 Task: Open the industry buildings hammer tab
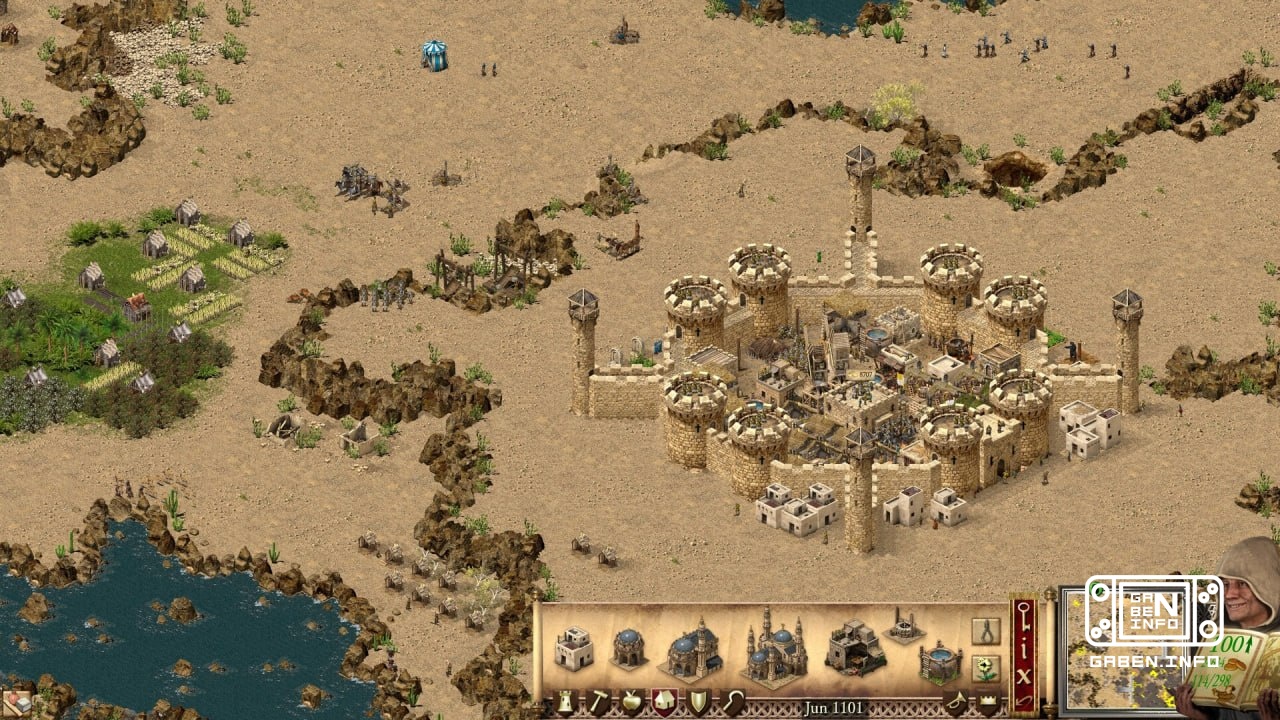601,699
